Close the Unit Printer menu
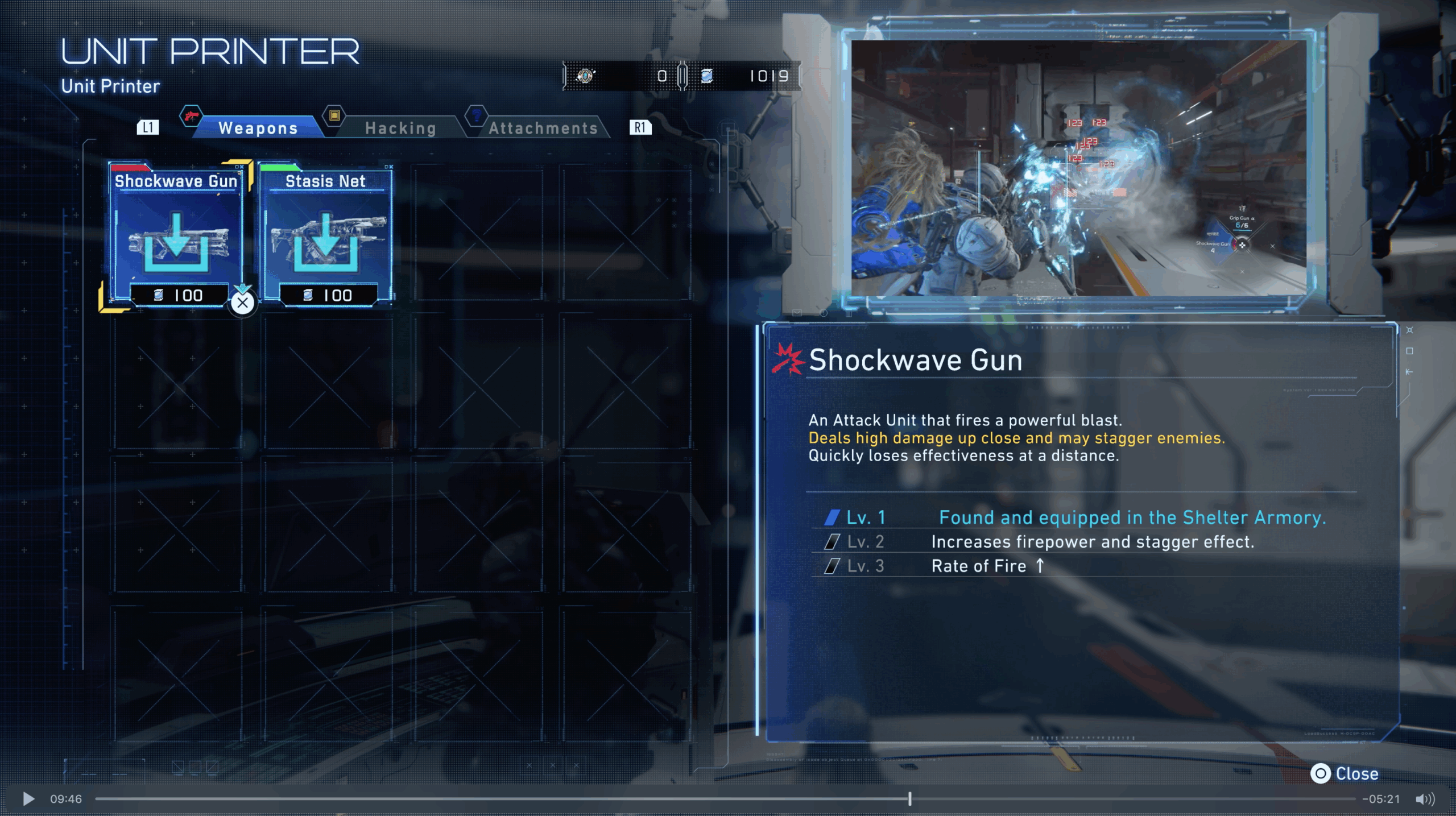The height and width of the screenshot is (816, 1456). (1345, 773)
